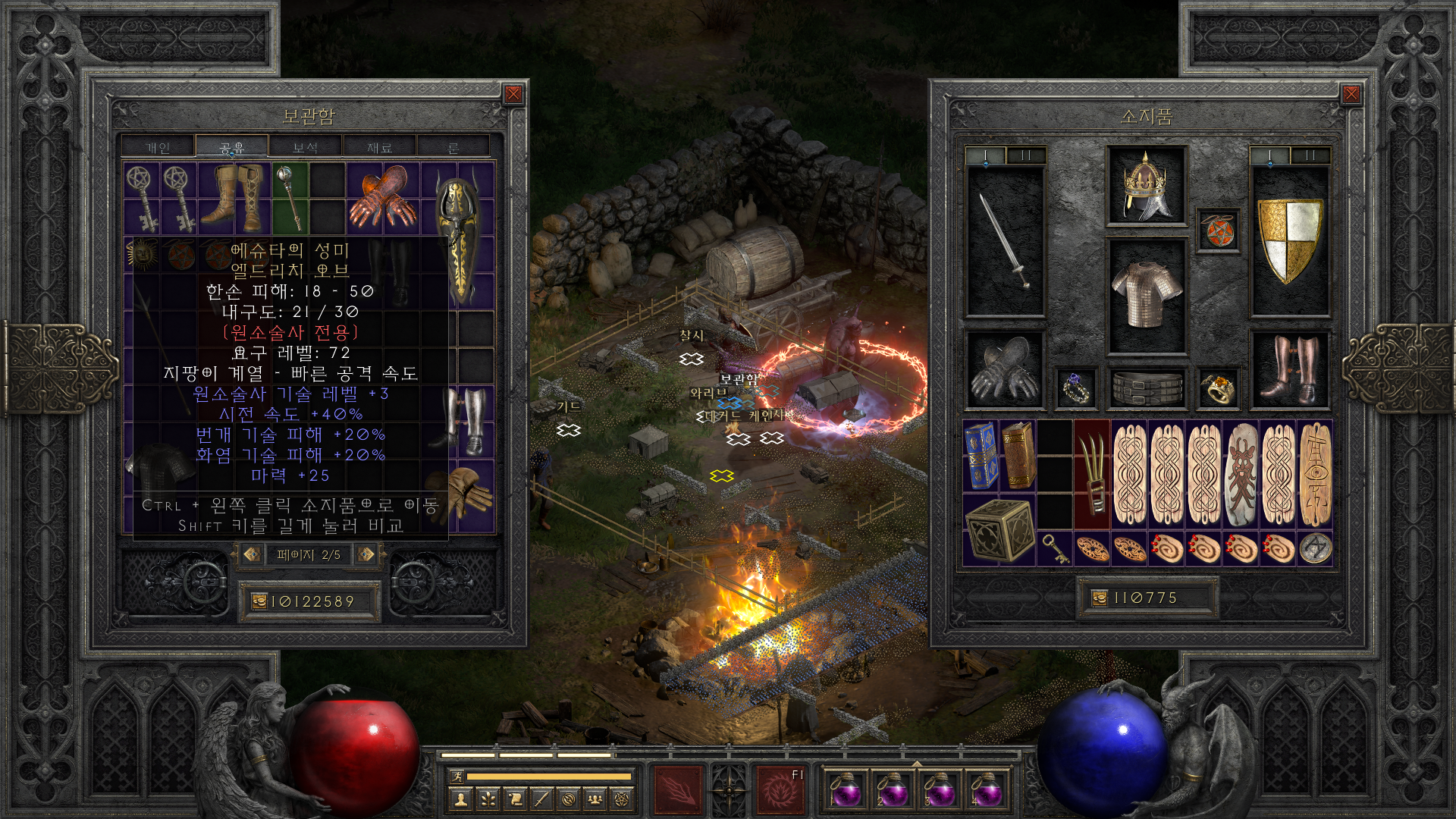Select the equipped crown helmet slot
This screenshot has width=1456, height=819.
[1146, 186]
